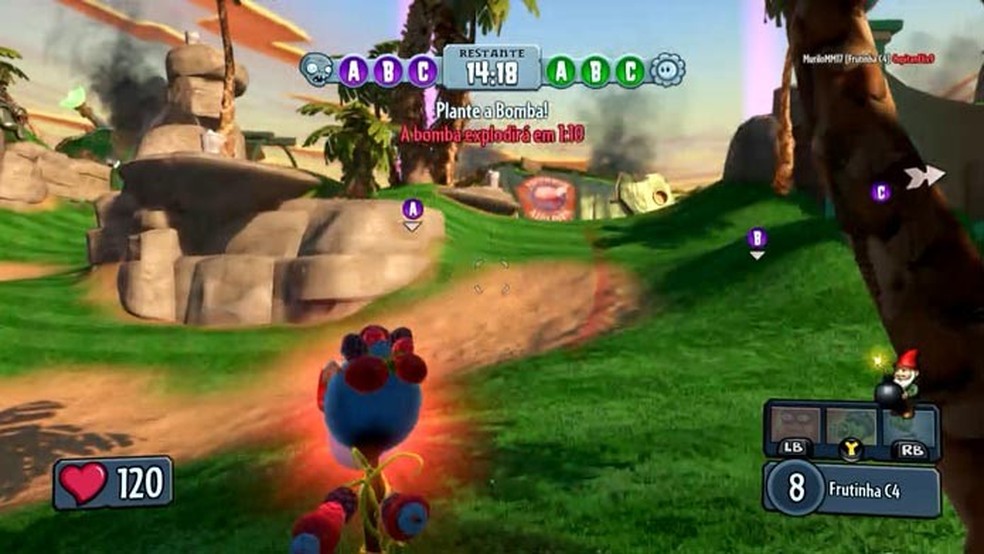Screen dimensions: 984x554
Task: Select the Frutinha C4 weapon panel
Action: 852,489
